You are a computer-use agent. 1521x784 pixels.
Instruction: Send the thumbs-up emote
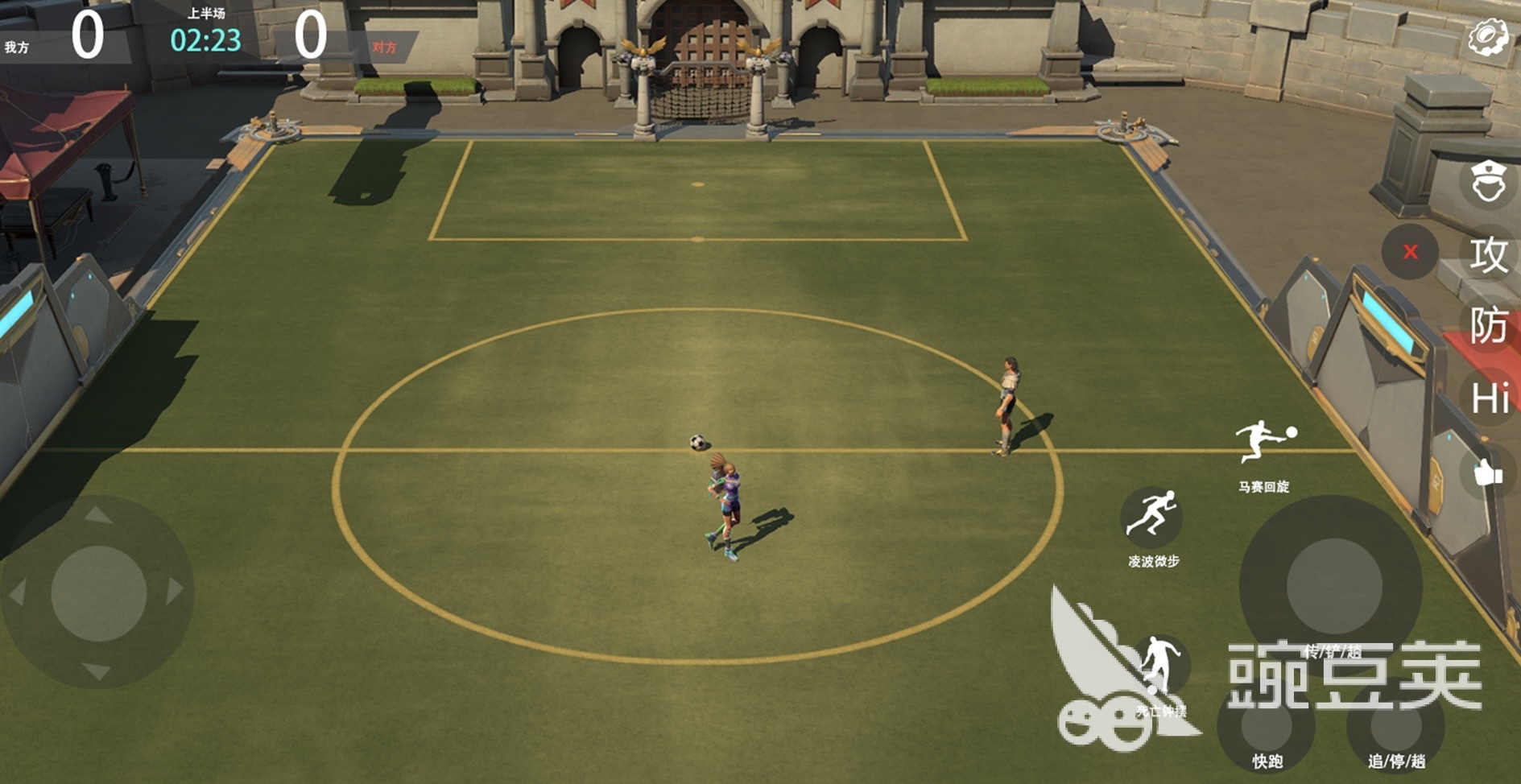(1487, 472)
